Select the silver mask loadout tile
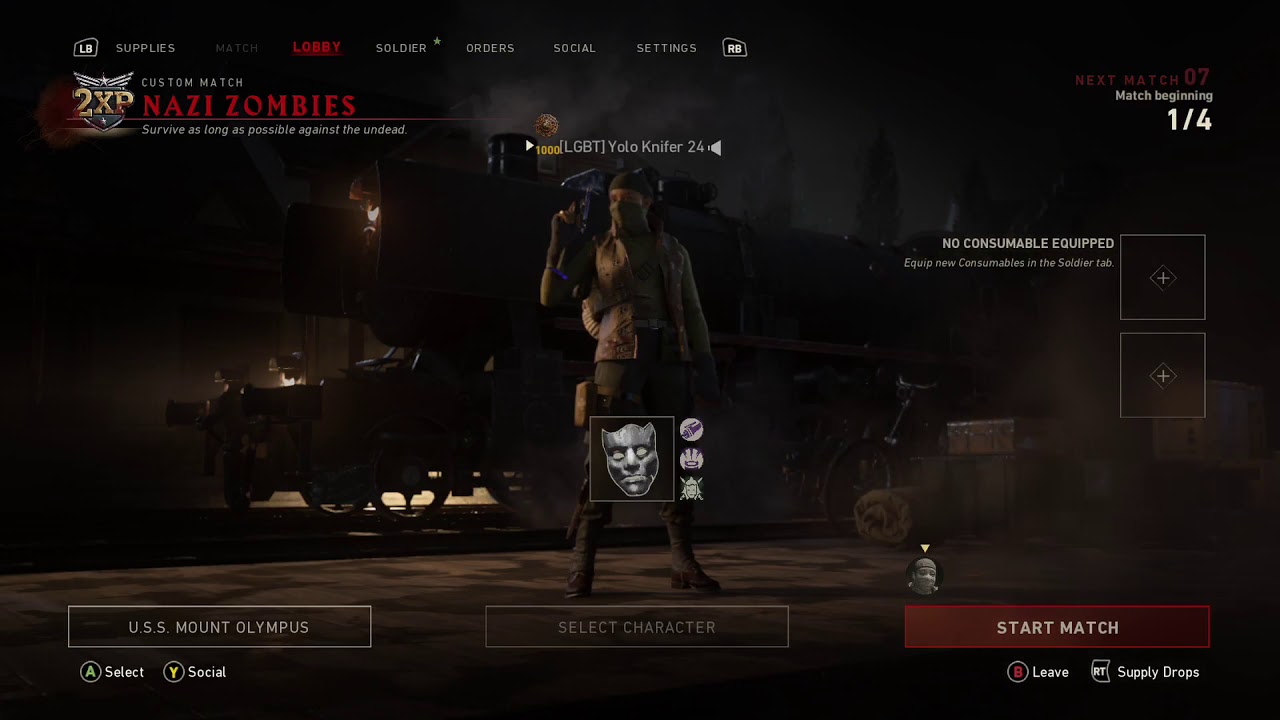Image resolution: width=1280 pixels, height=720 pixels. (x=632, y=459)
